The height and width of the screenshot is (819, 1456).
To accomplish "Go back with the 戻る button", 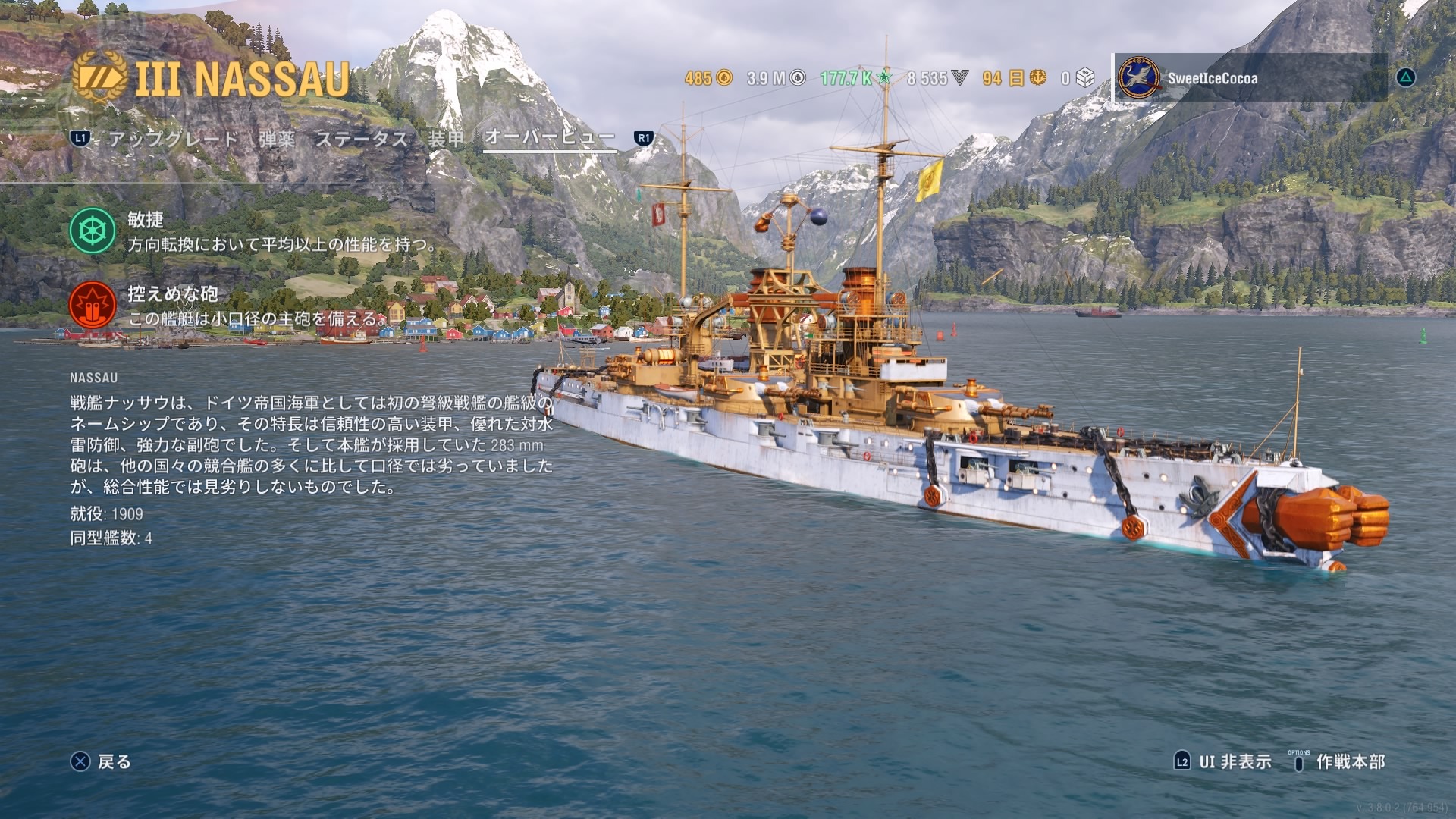I will click(102, 761).
